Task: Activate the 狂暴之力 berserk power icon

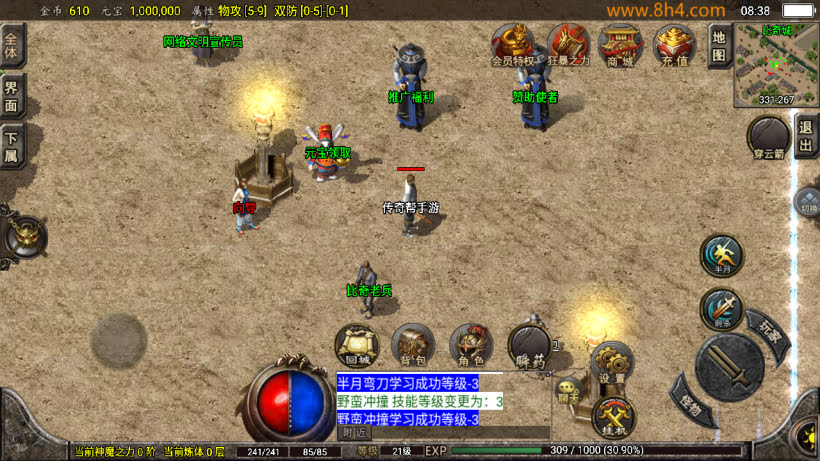Action: 567,45
